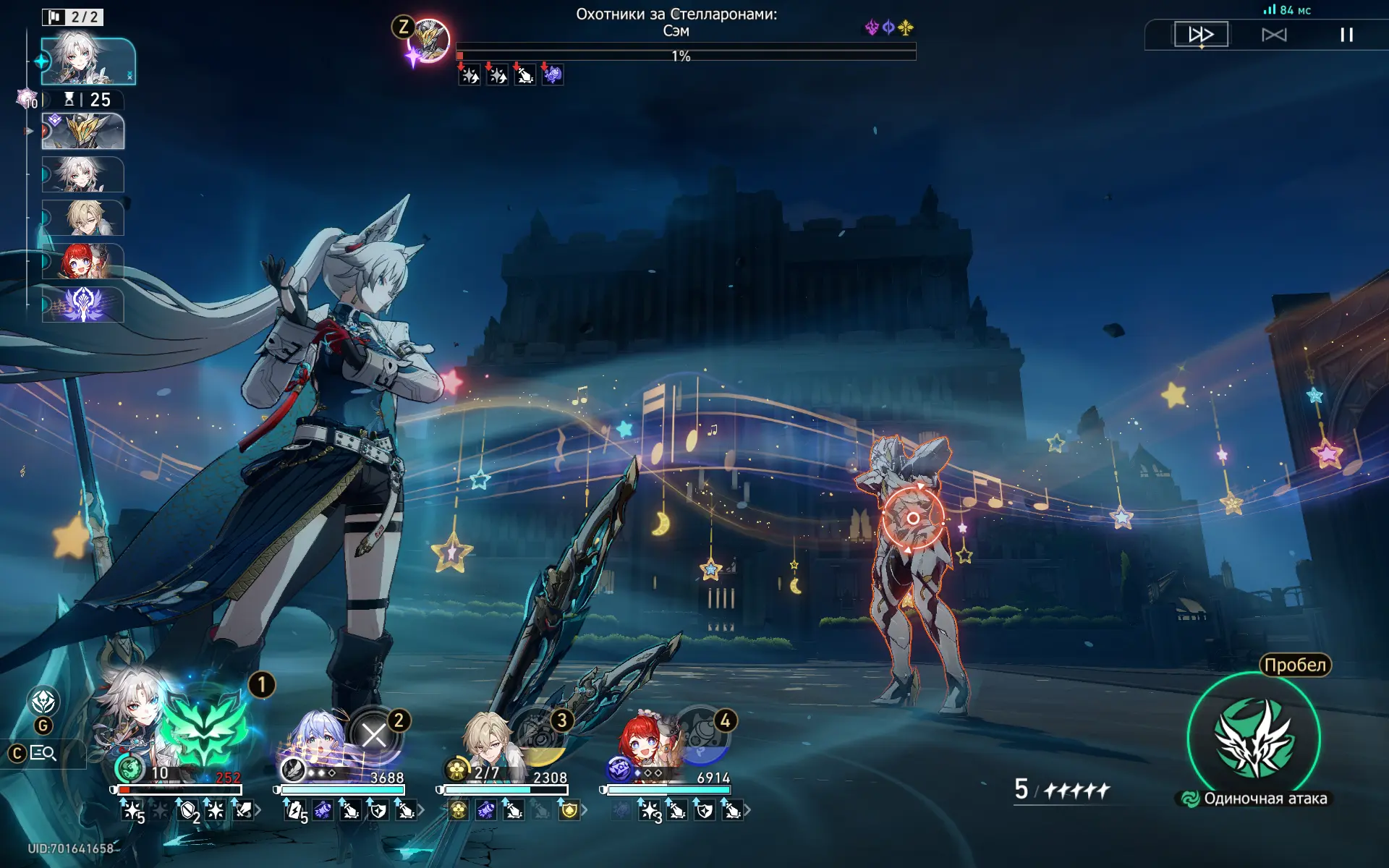This screenshot has width=1389, height=868.
Task: Use the Одиночная атака basic attack
Action: [x=1254, y=739]
